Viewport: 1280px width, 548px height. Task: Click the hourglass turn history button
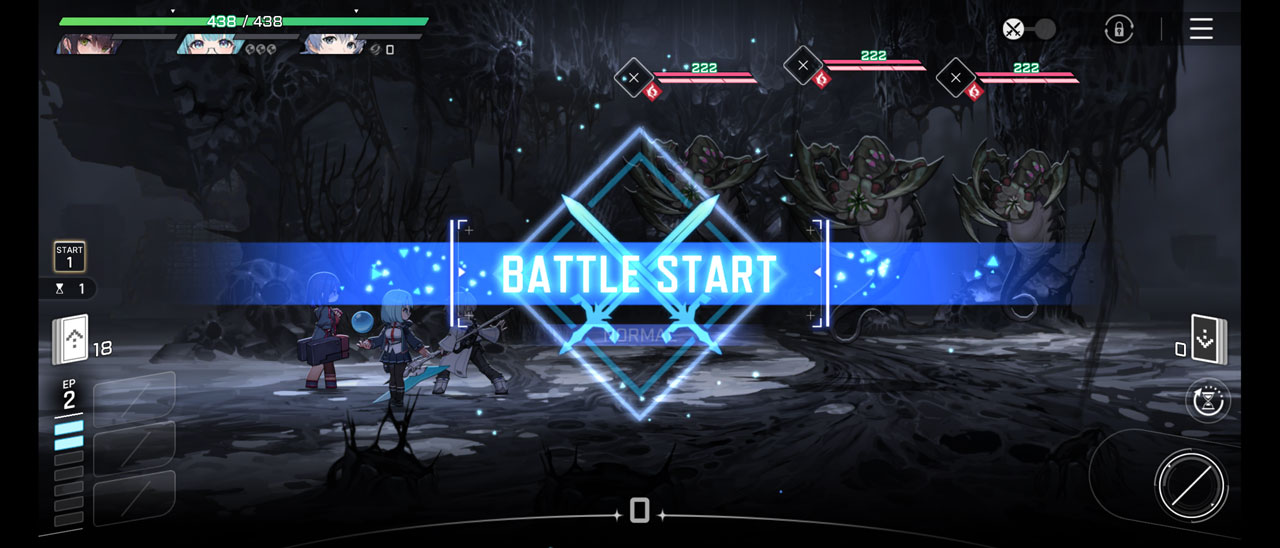tap(1208, 401)
